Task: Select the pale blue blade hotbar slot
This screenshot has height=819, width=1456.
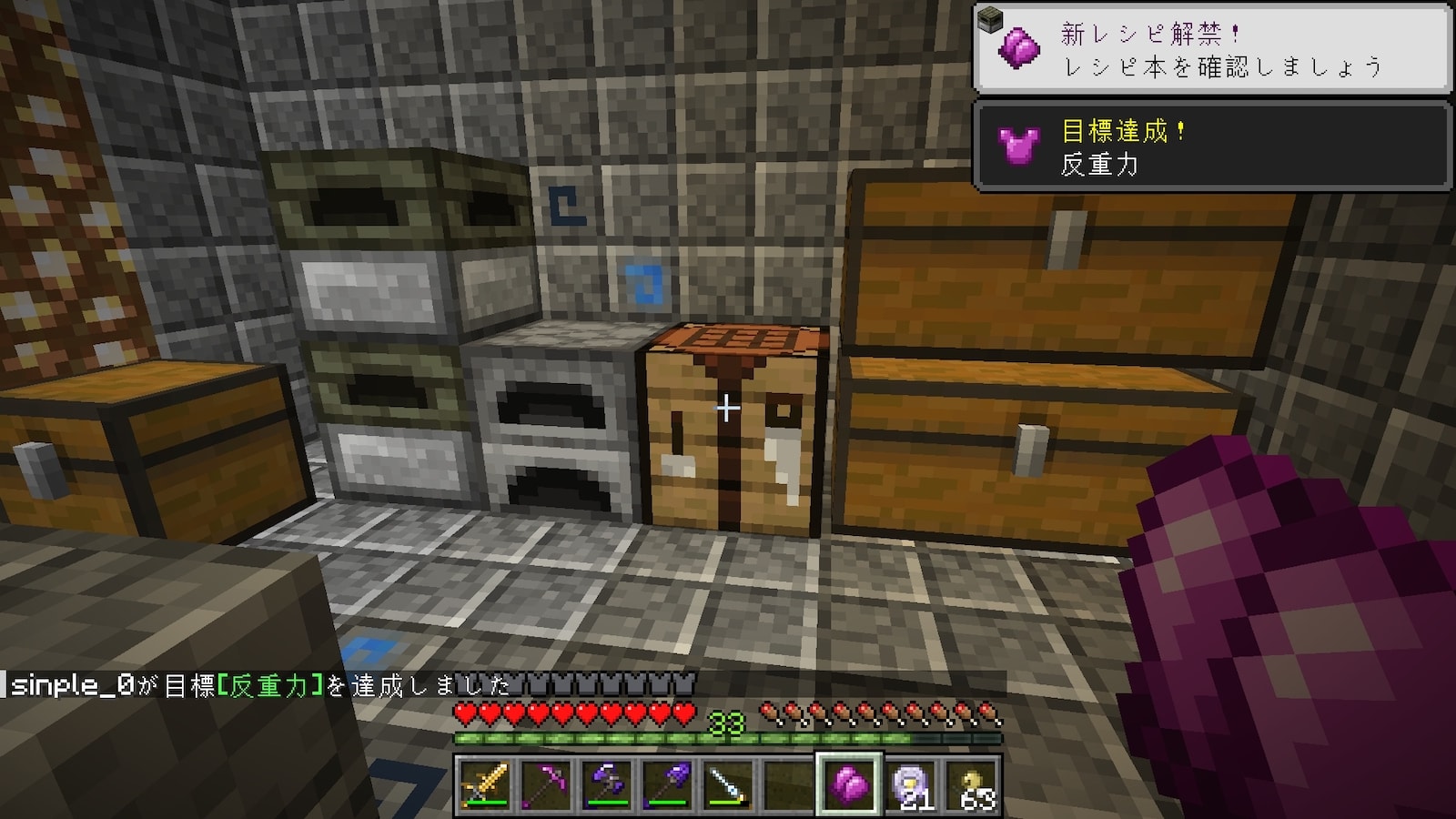Action: [x=728, y=784]
